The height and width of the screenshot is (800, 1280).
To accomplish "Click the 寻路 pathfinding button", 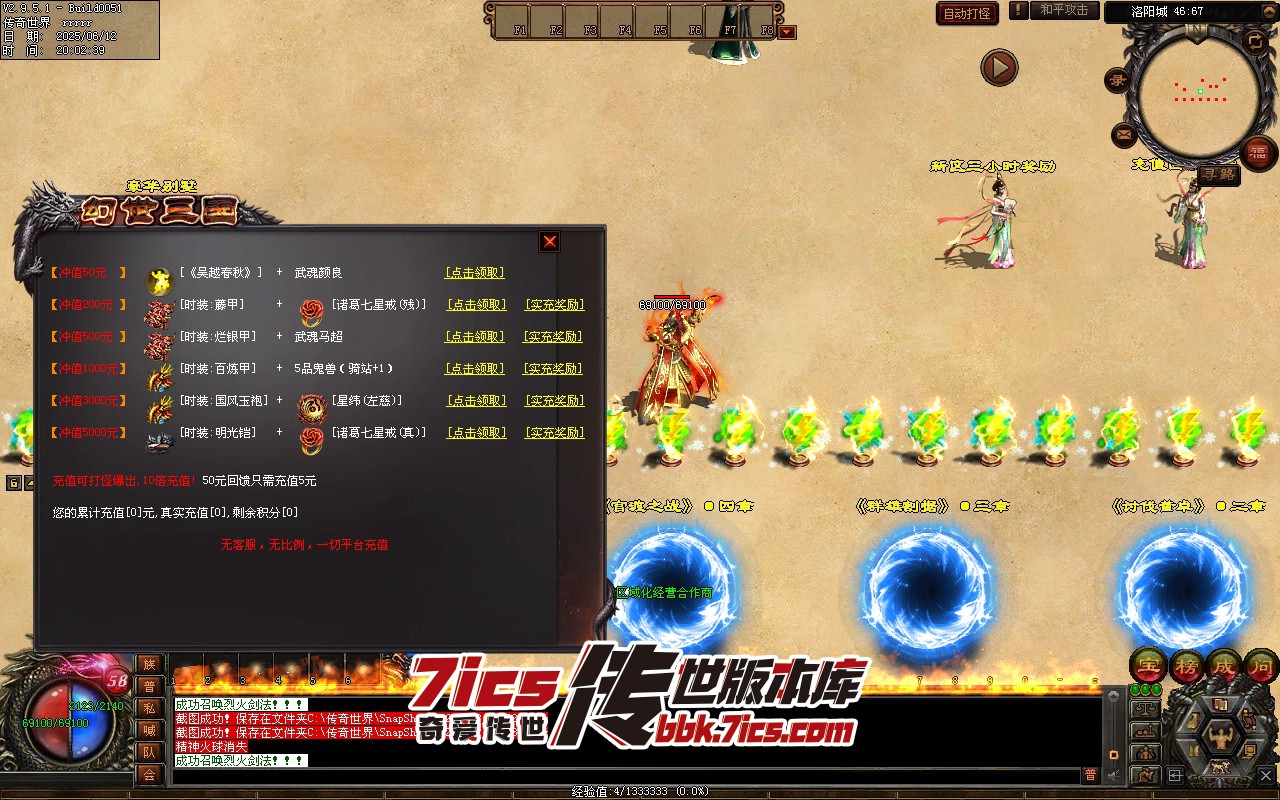I will tap(1218, 175).
